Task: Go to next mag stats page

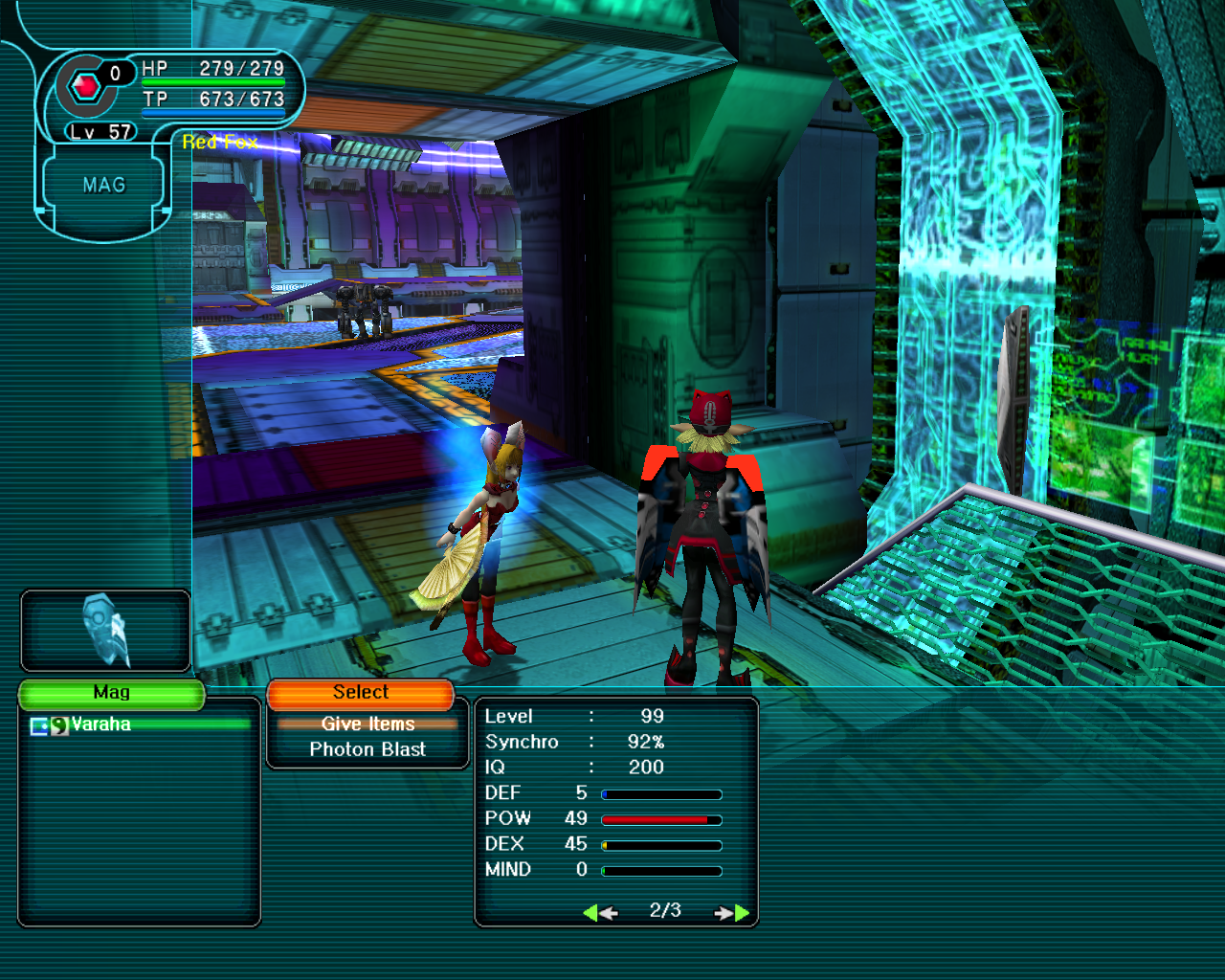Action: [x=732, y=913]
